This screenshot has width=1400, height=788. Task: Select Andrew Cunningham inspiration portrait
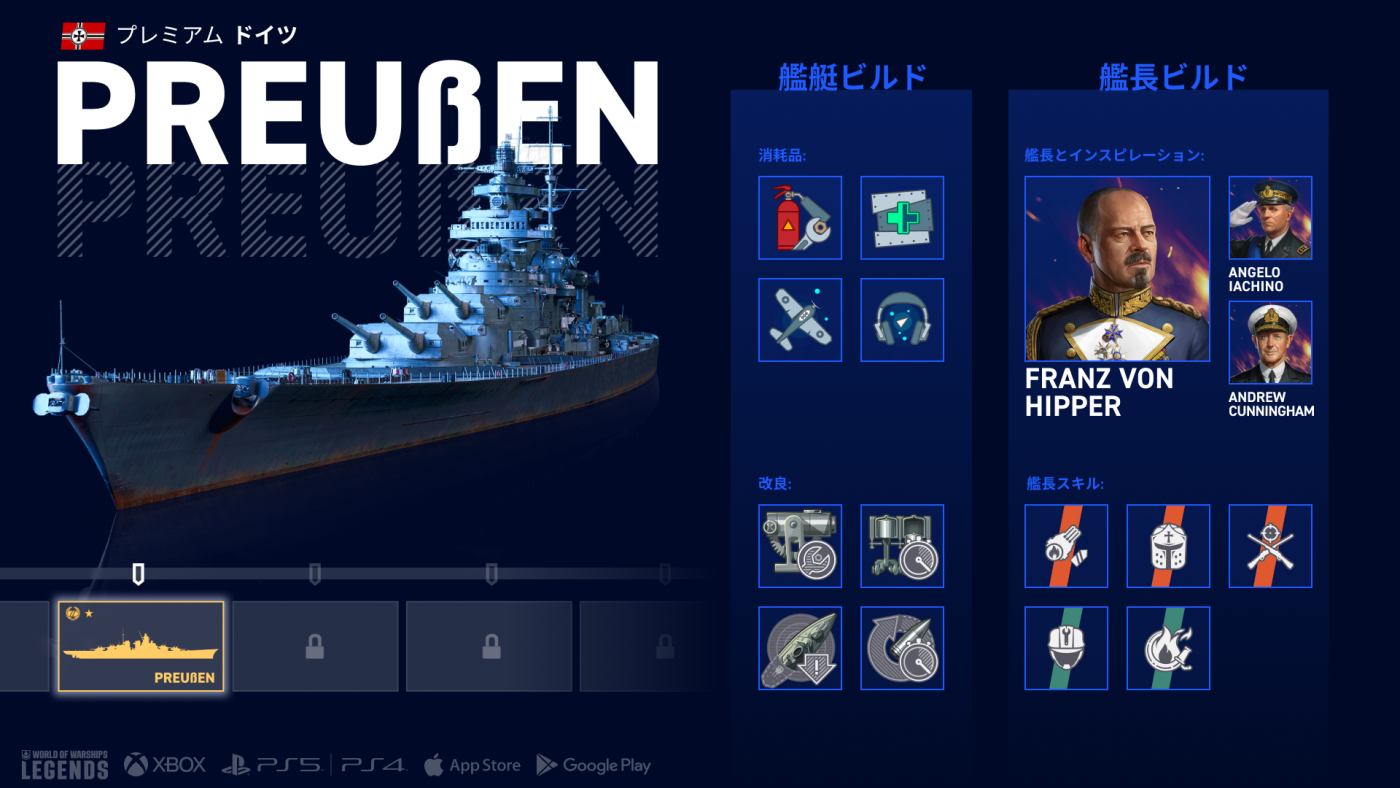(1270, 343)
